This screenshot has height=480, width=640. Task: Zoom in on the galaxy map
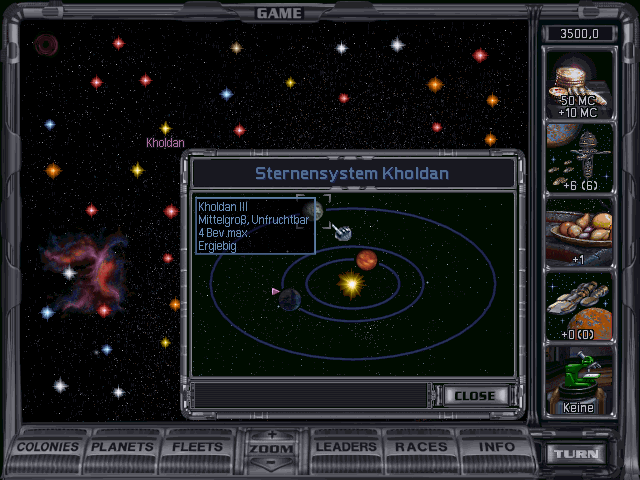[271, 435]
